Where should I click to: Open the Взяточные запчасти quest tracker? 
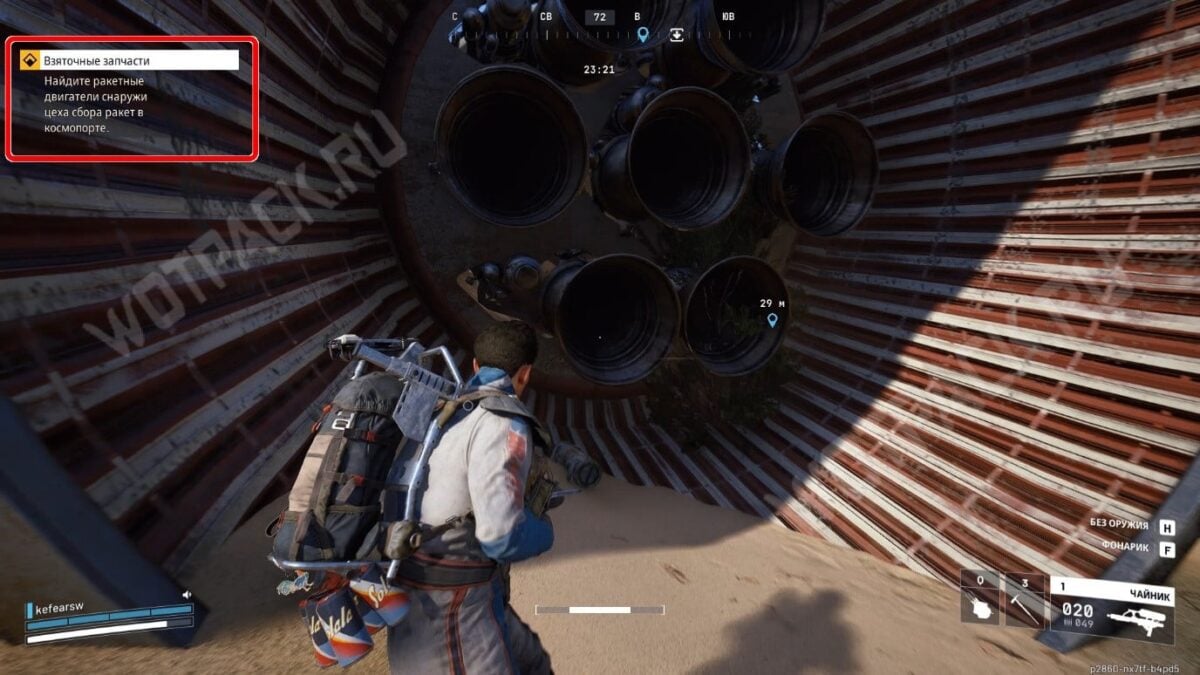(x=129, y=61)
